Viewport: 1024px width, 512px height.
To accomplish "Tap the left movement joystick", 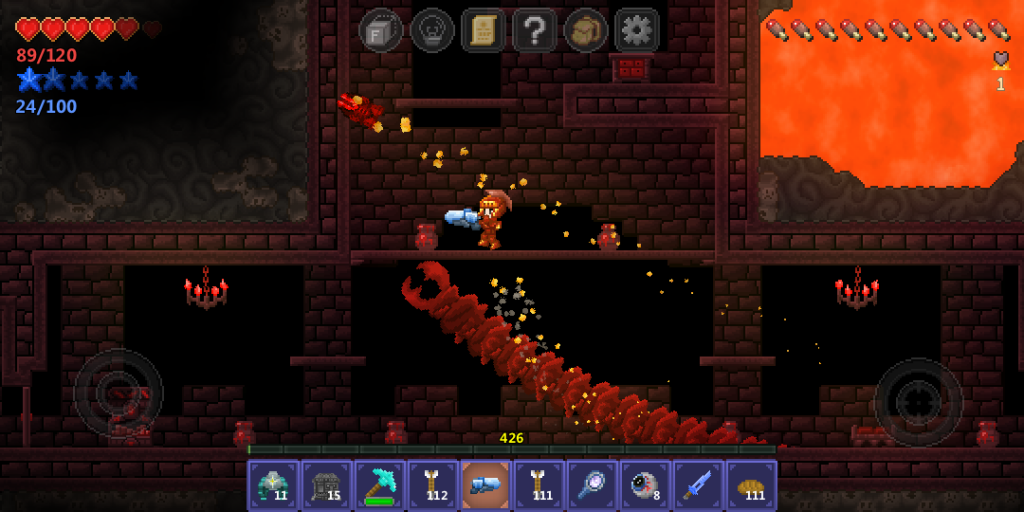I will pyautogui.click(x=118, y=393).
